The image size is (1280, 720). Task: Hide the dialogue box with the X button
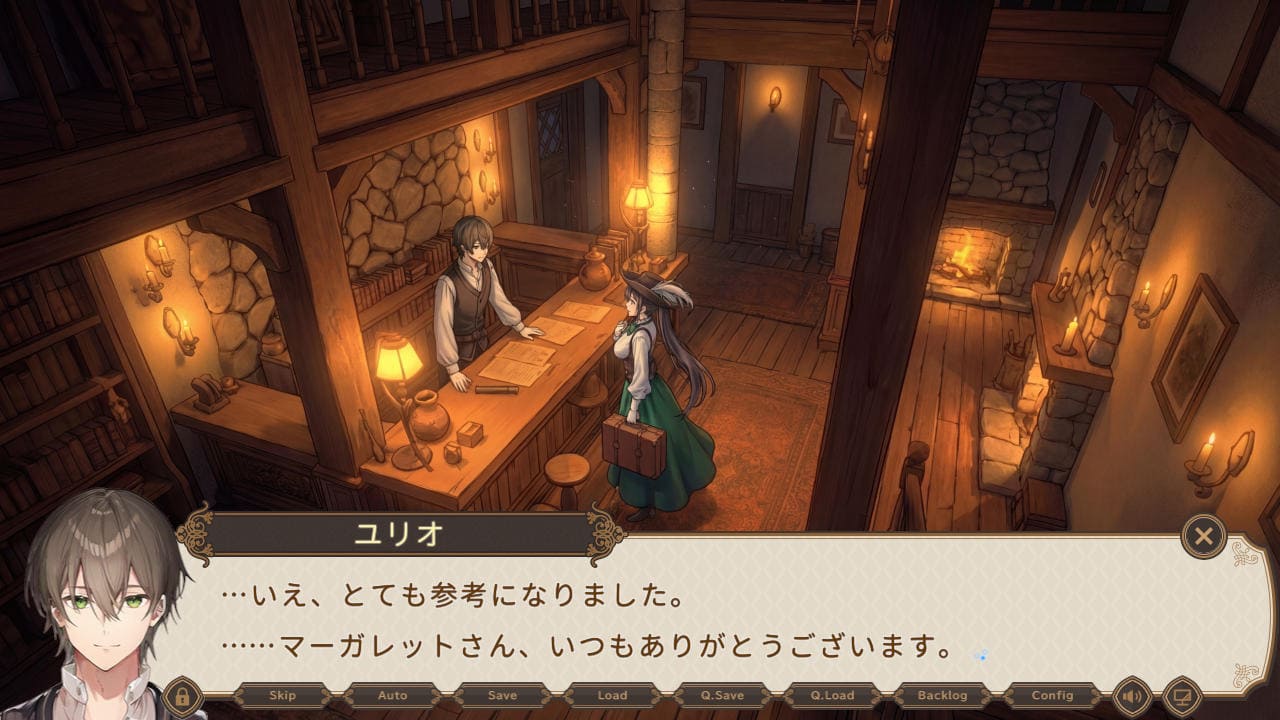click(x=1203, y=537)
